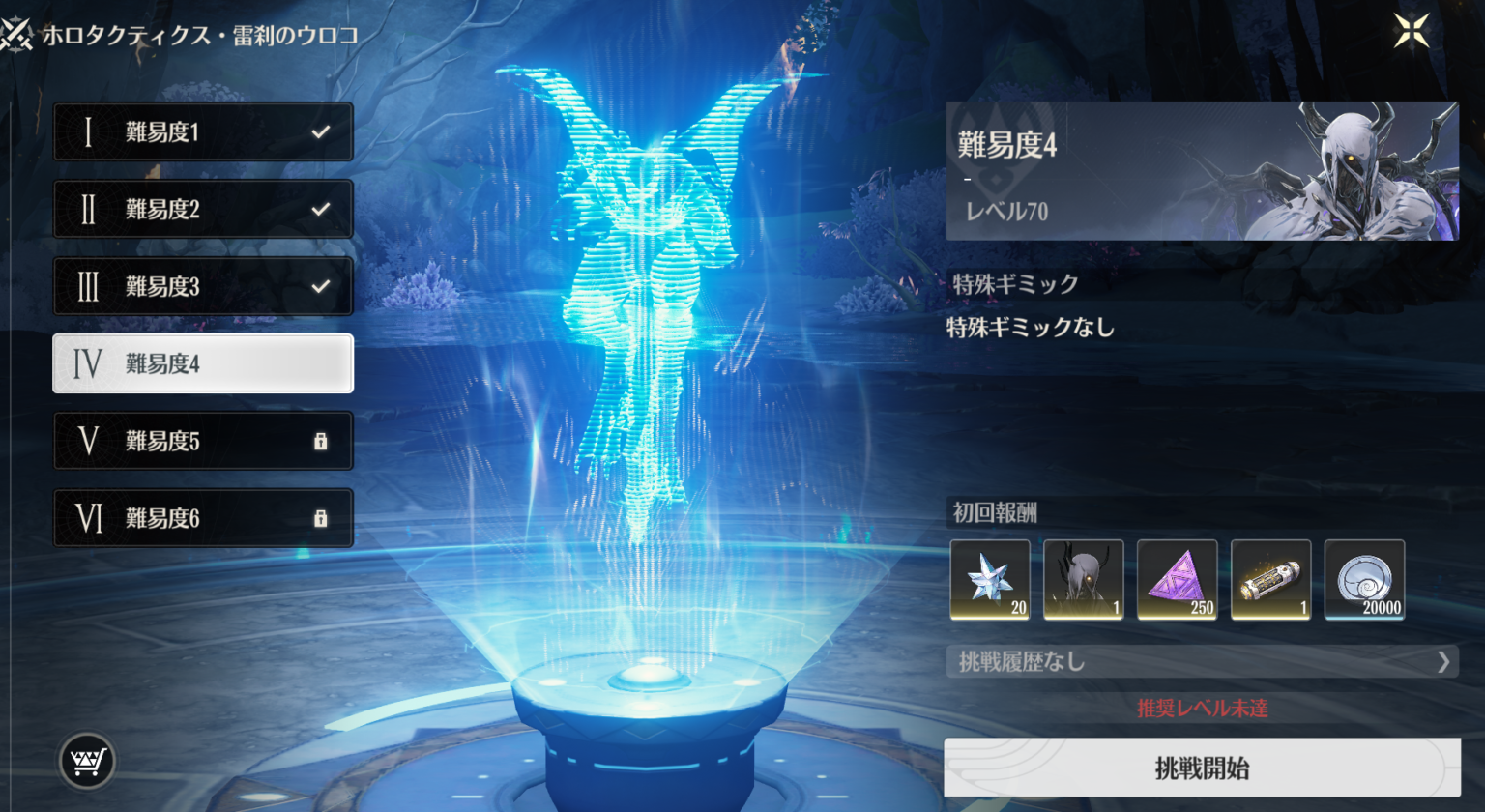Image resolution: width=1485 pixels, height=812 pixels.
Task: Click the purple pyramid reward showing 250
Action: 1176,581
